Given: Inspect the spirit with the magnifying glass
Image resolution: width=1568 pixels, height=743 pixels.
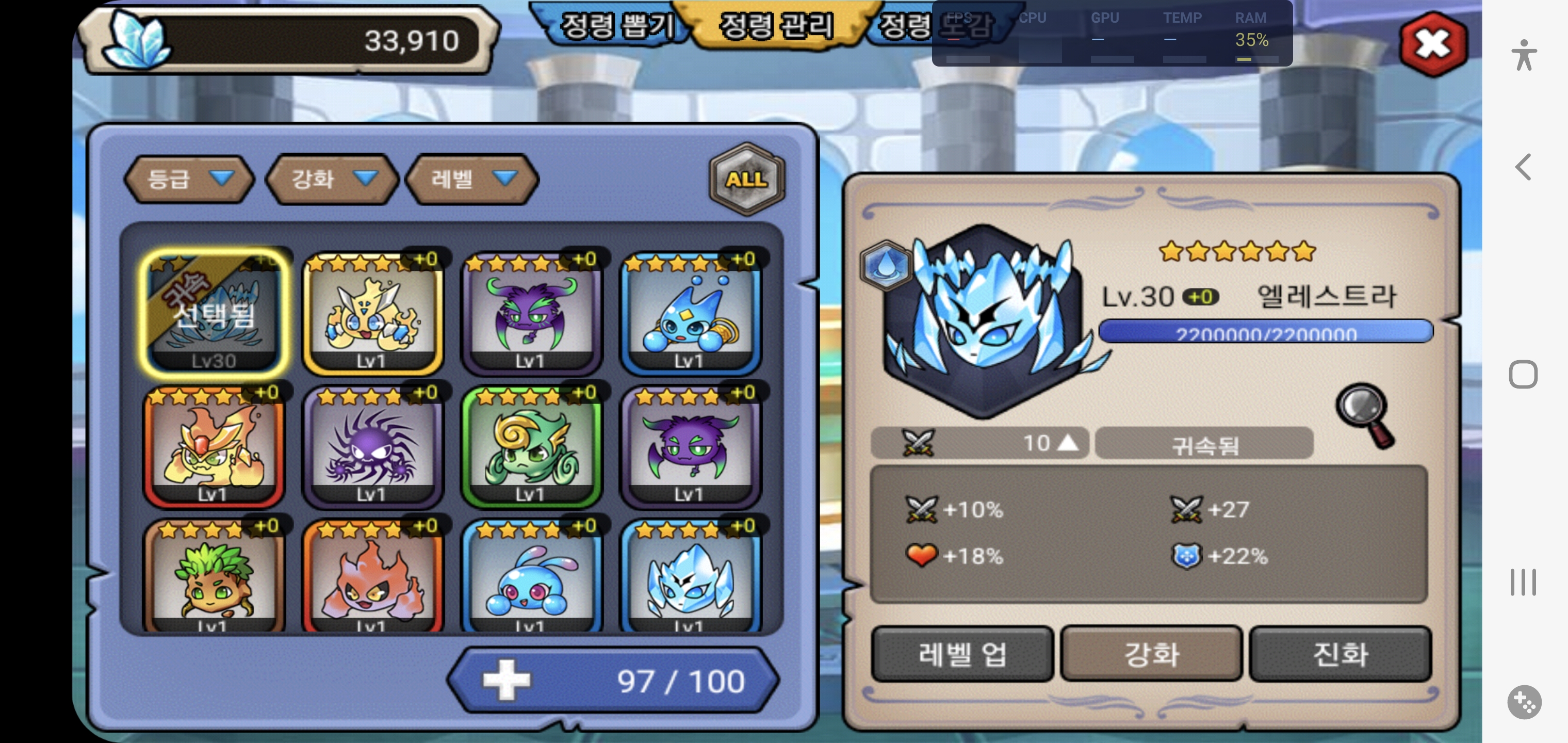Looking at the screenshot, I should point(1364,415).
